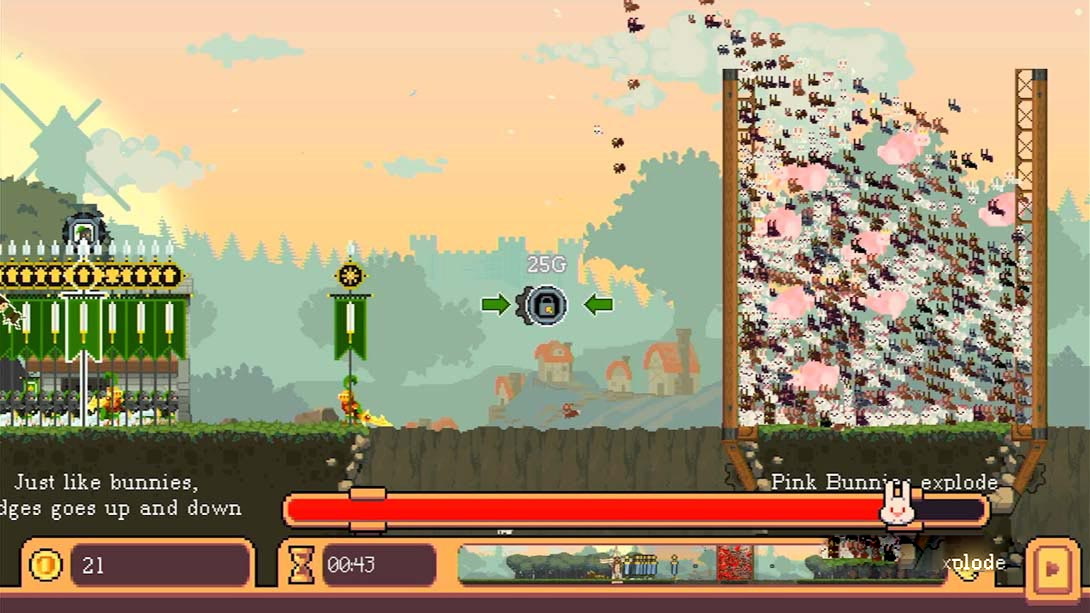Click the bunny head marker on the red bar
Viewport: 1090px width, 613px height.
pos(897,504)
